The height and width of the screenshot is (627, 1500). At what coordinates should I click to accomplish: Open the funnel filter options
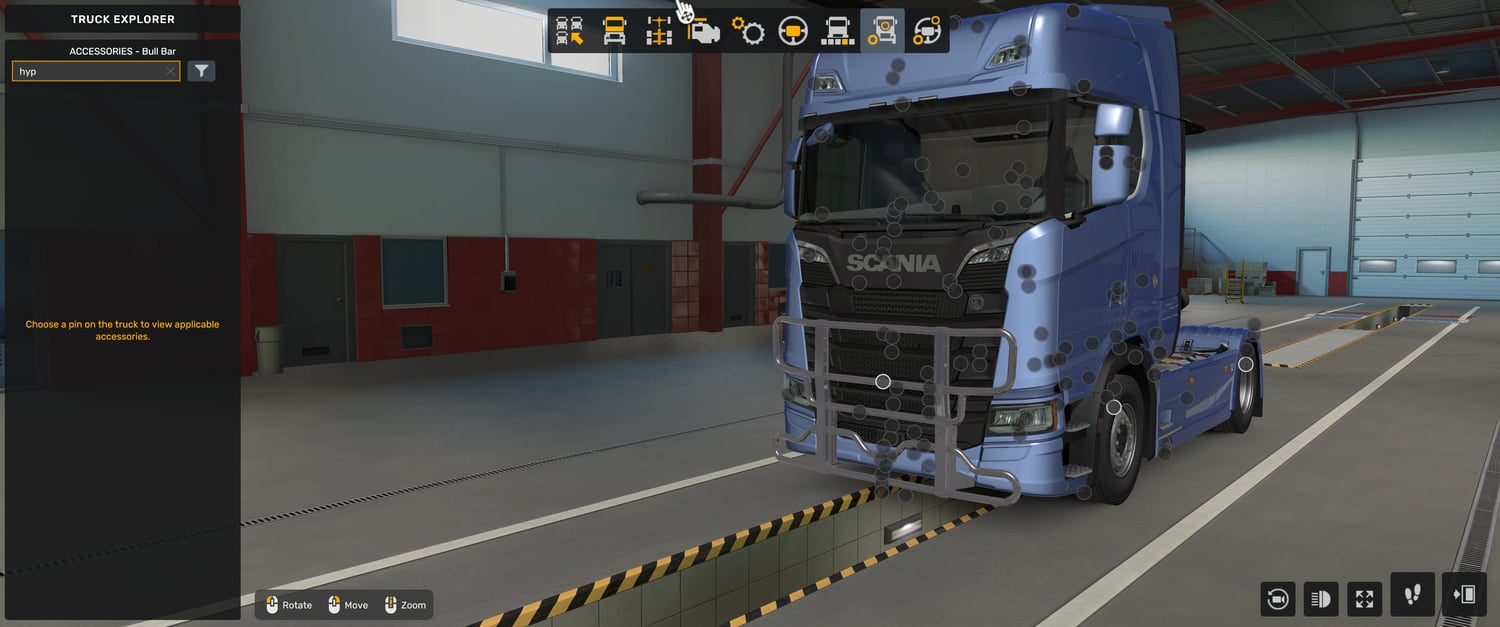(202, 71)
